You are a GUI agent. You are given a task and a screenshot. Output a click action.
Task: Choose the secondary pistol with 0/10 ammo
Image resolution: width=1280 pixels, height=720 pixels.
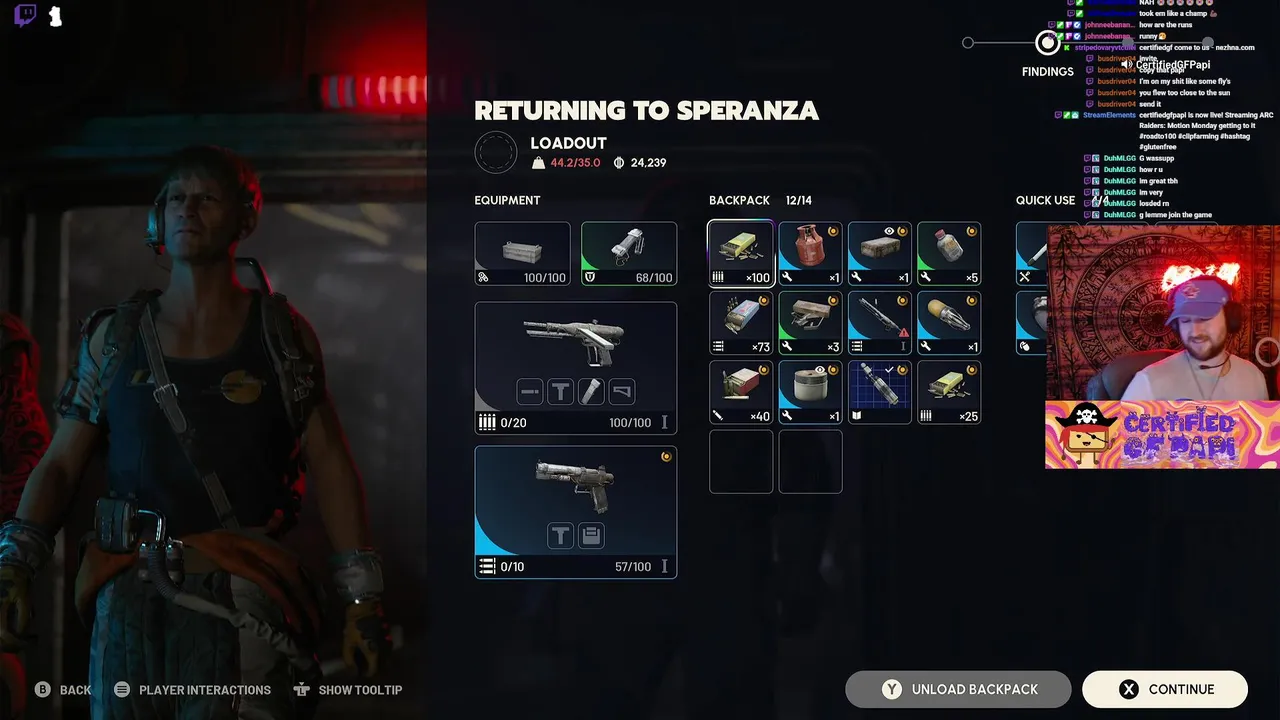click(575, 512)
